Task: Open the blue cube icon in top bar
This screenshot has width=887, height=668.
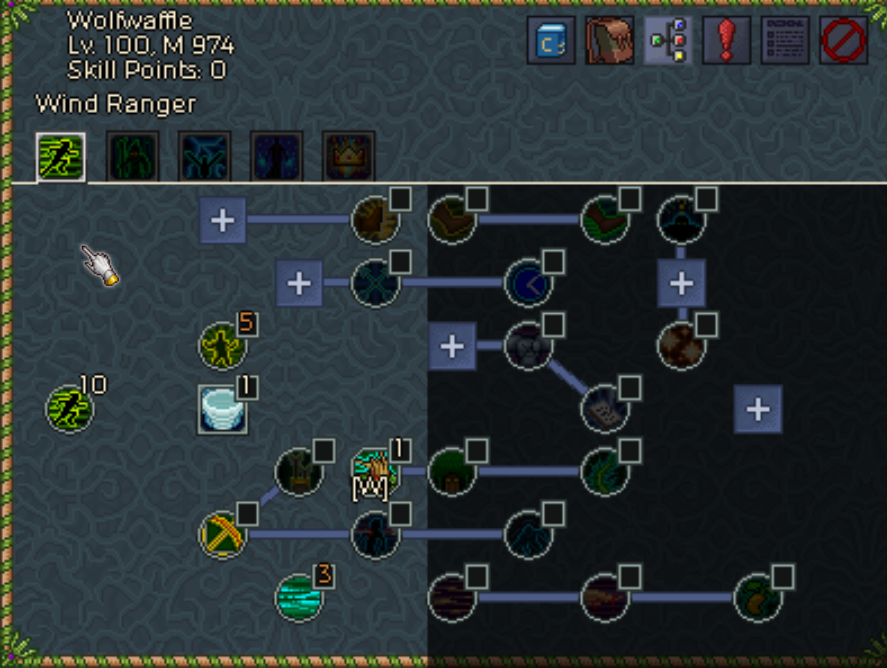Action: (x=551, y=41)
